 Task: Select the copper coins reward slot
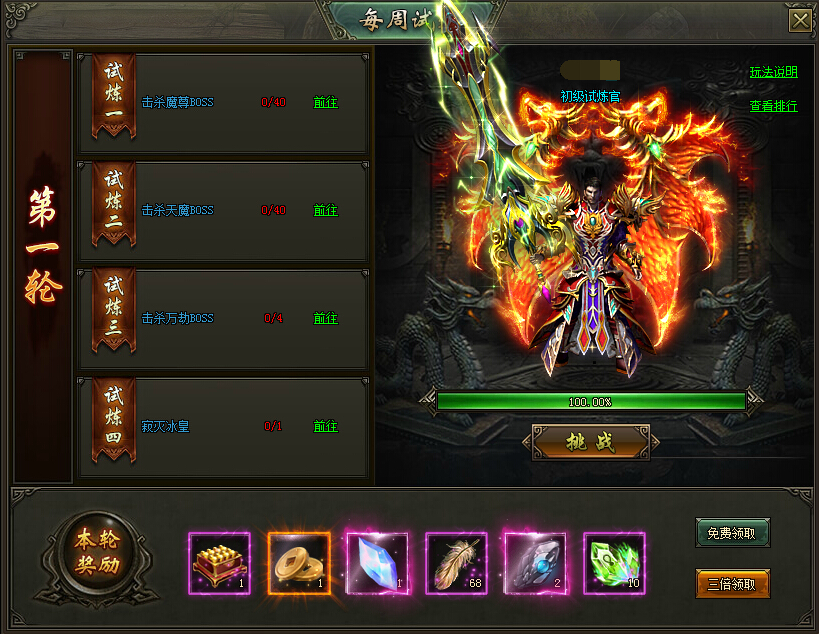pos(299,563)
